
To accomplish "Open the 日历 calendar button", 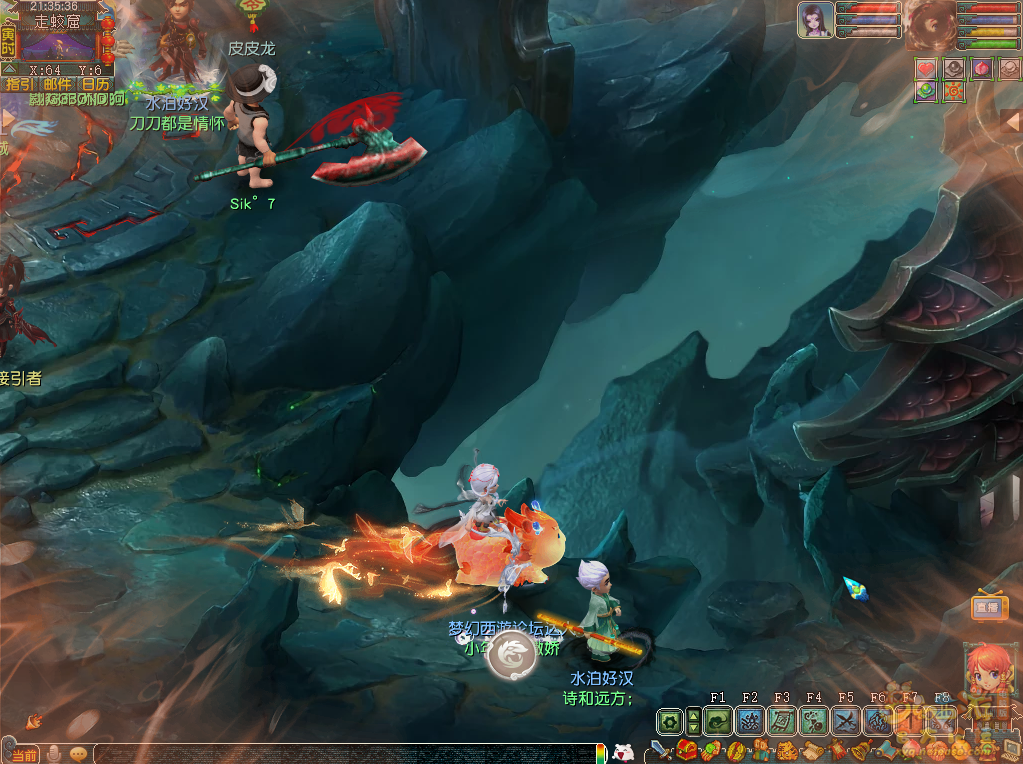I will point(96,85).
